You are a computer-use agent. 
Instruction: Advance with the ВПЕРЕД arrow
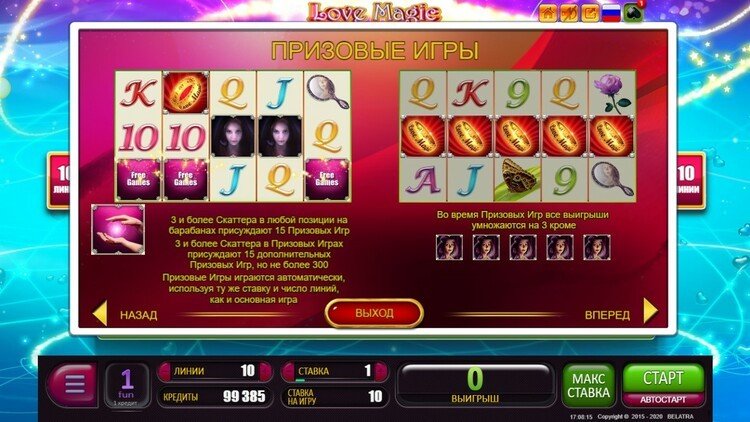[650, 313]
